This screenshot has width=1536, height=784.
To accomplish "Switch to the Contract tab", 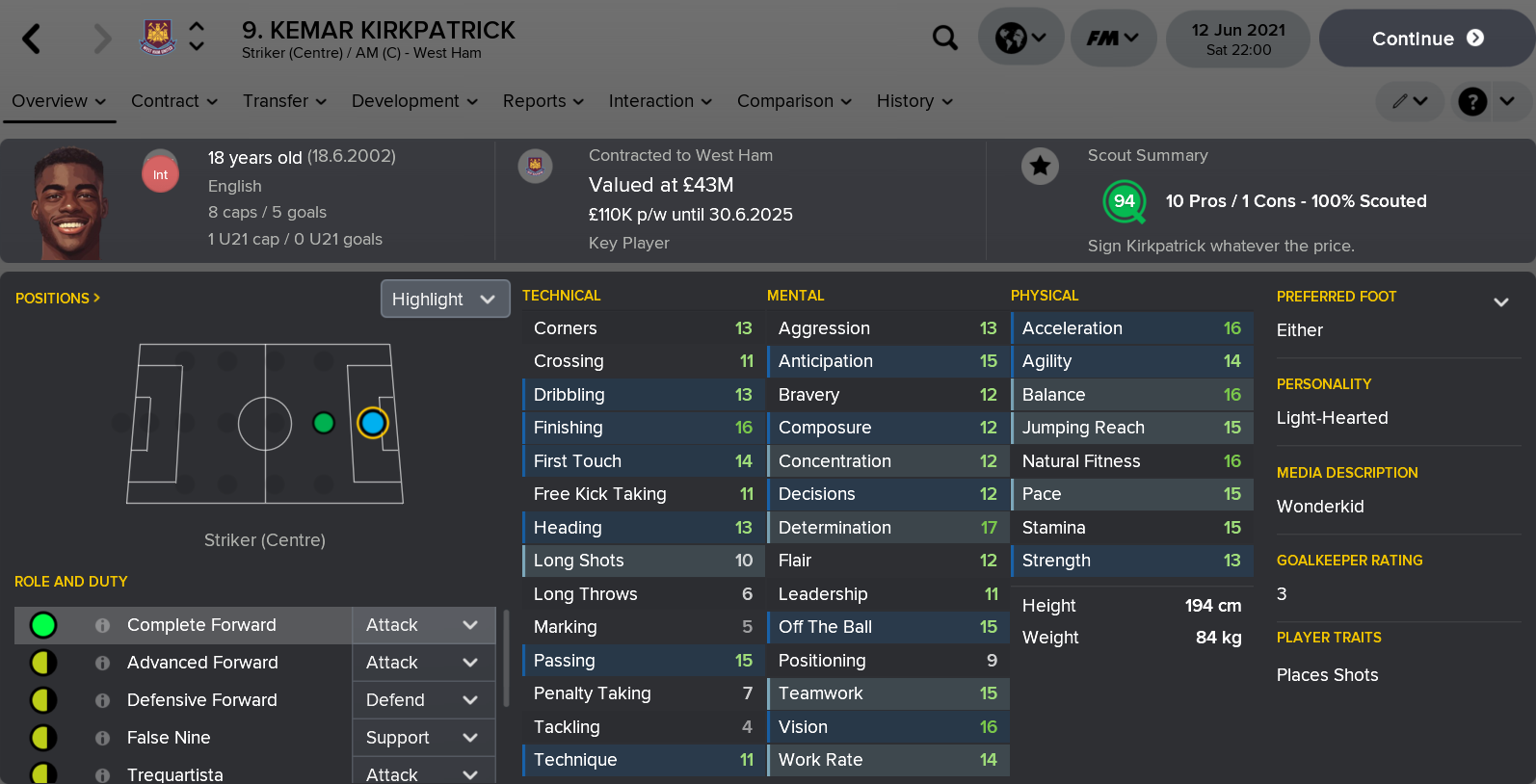I will coord(173,101).
